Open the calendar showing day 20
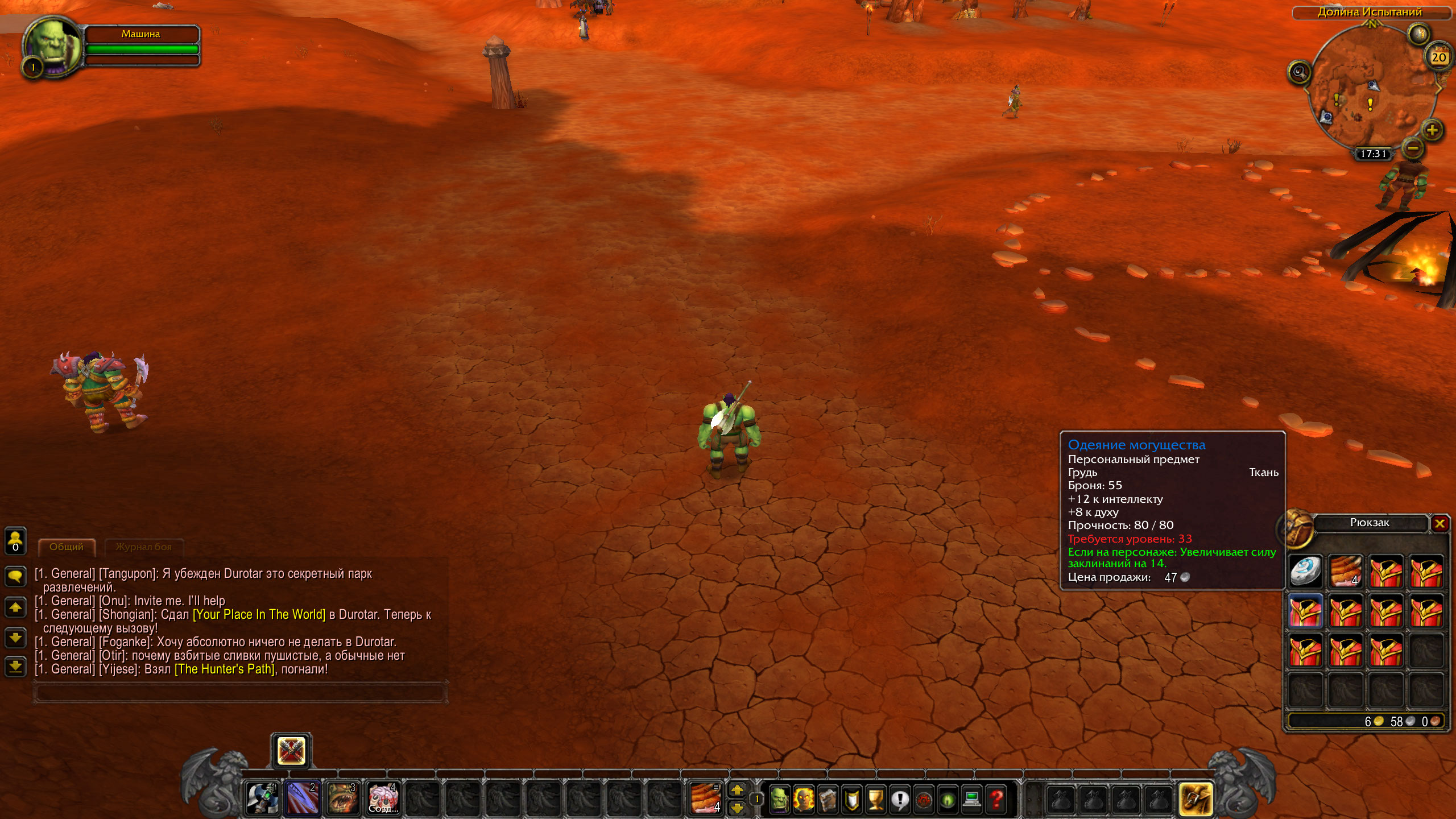This screenshot has width=1456, height=819. coord(1438,56)
